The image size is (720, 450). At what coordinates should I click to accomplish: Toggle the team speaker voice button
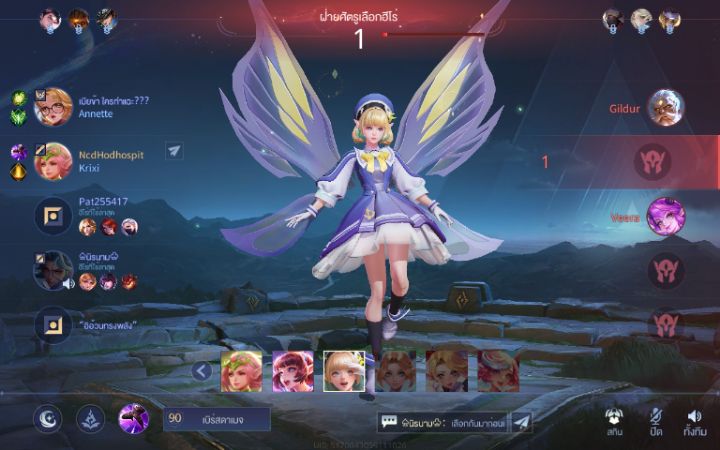[x=694, y=421]
